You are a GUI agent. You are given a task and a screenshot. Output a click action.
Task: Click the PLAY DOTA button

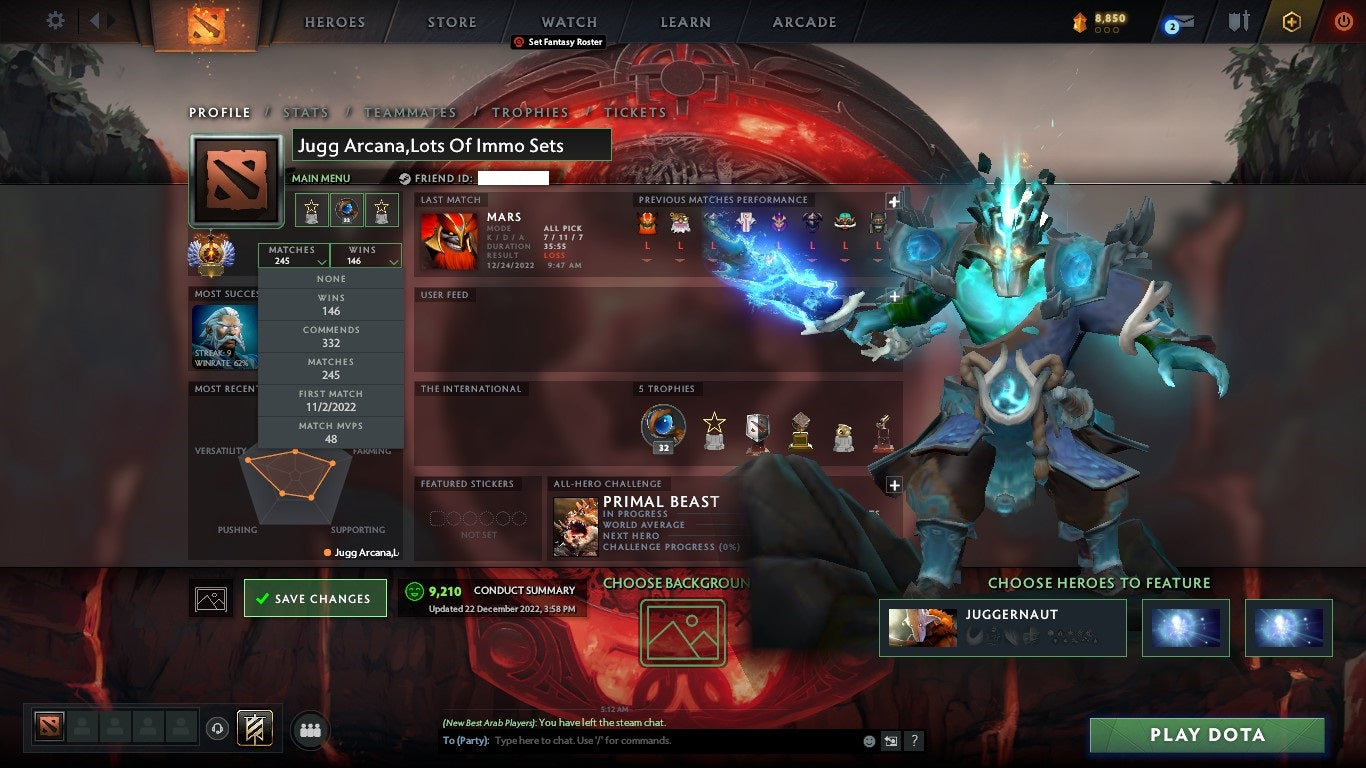coord(1205,735)
